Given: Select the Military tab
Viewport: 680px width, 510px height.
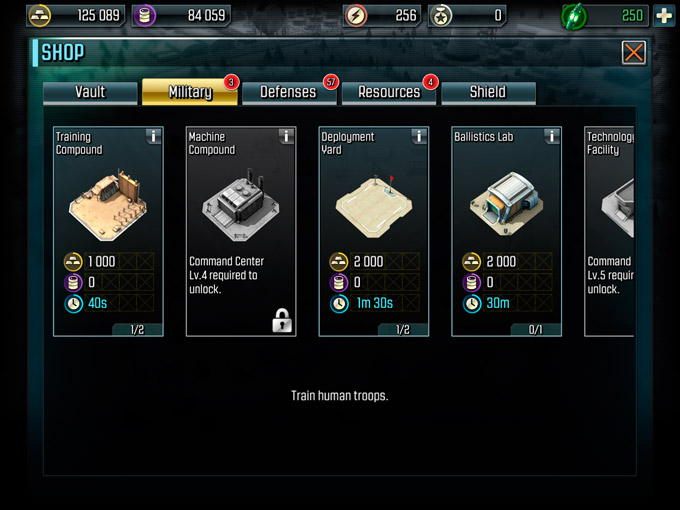Looking at the screenshot, I should [x=190, y=92].
